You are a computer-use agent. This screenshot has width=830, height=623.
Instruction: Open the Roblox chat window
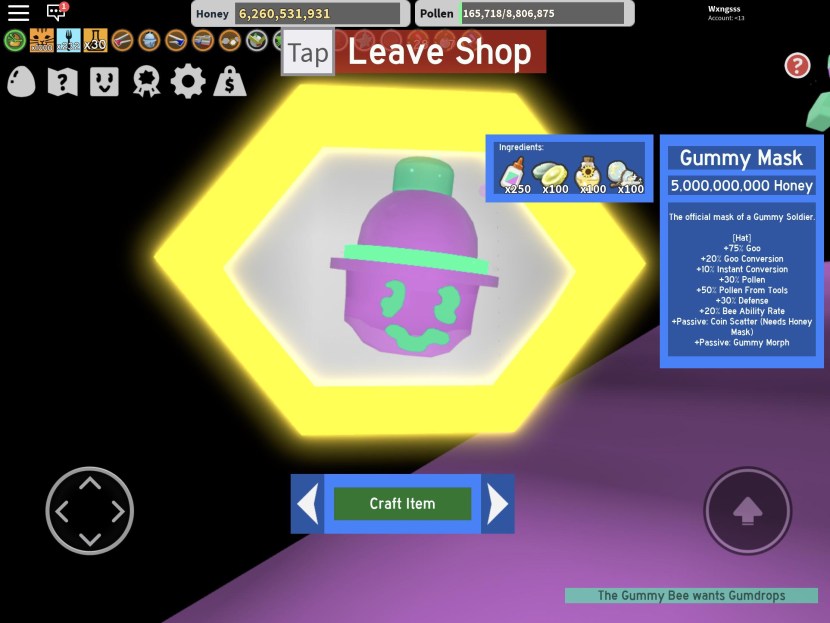pos(56,13)
